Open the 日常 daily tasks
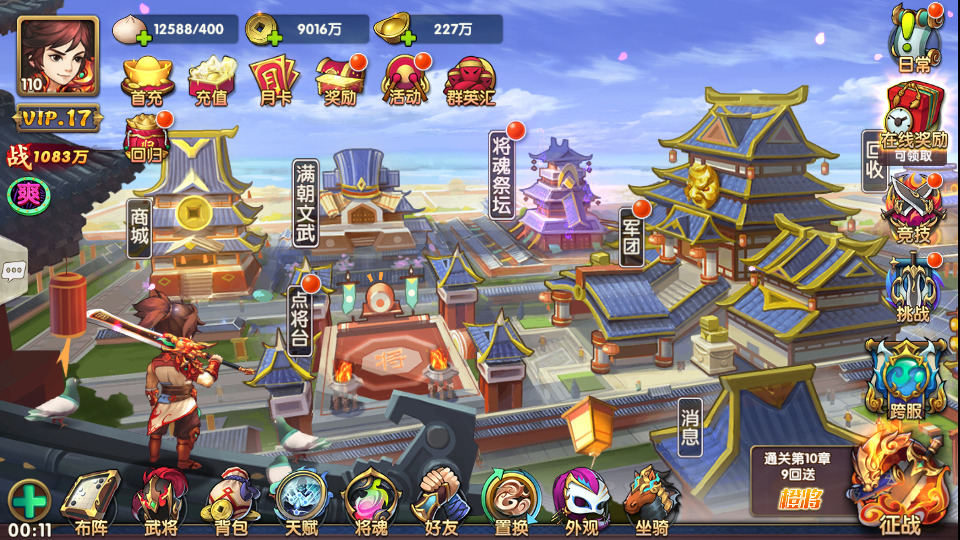The width and height of the screenshot is (960, 540). click(914, 40)
